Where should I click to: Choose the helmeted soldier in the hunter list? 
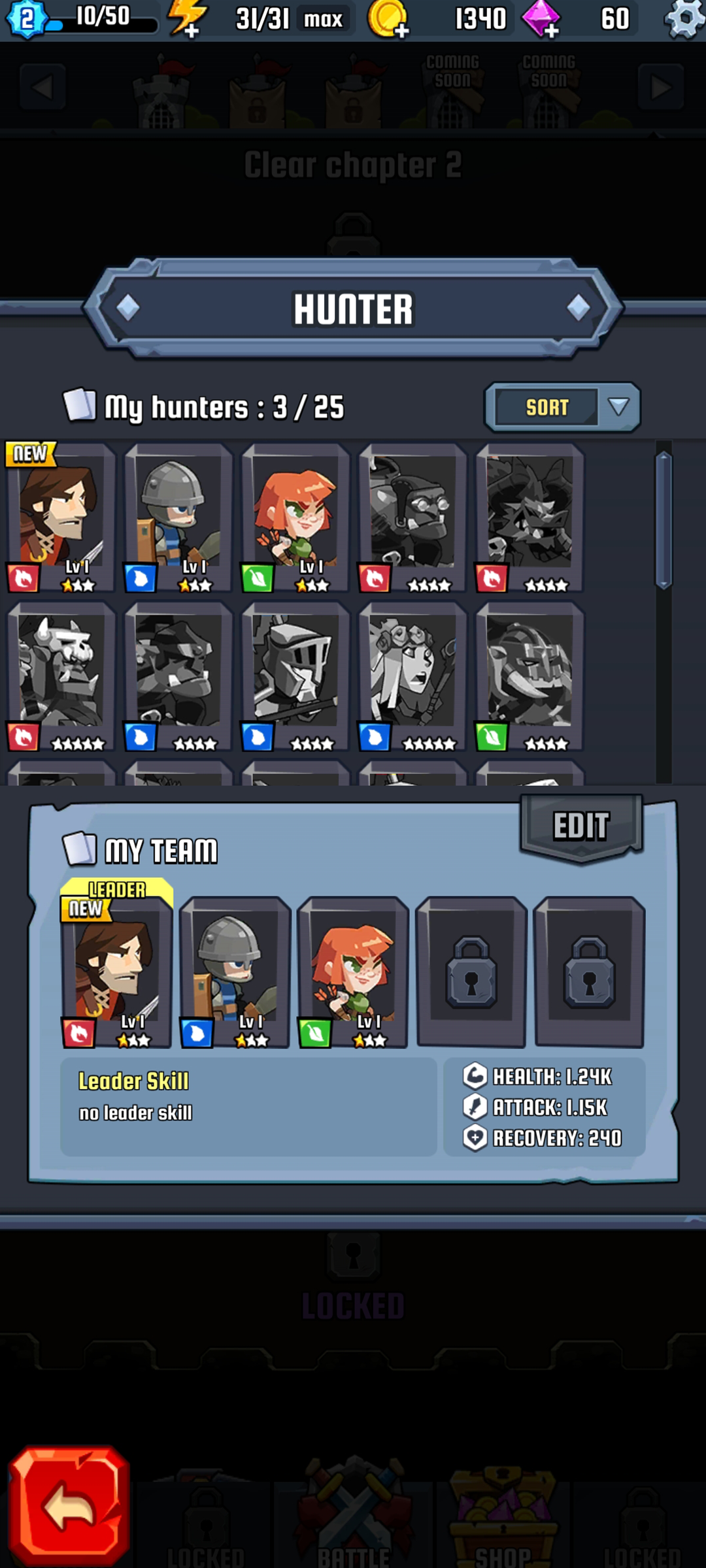click(178, 517)
